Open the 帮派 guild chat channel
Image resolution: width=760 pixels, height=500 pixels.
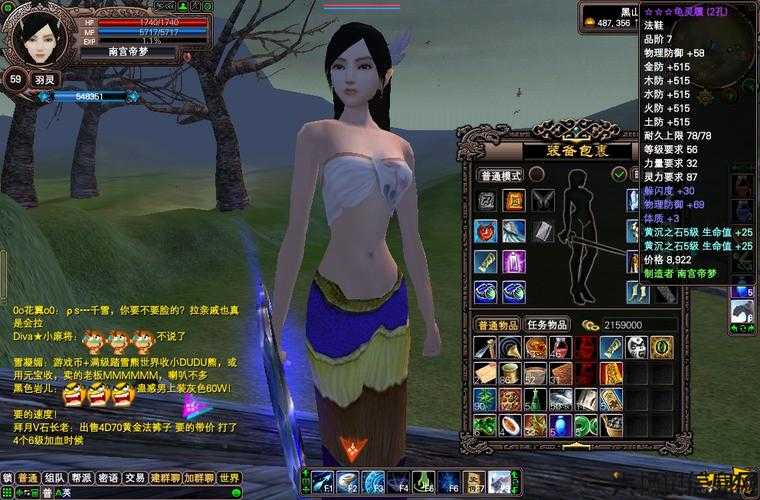click(x=81, y=478)
